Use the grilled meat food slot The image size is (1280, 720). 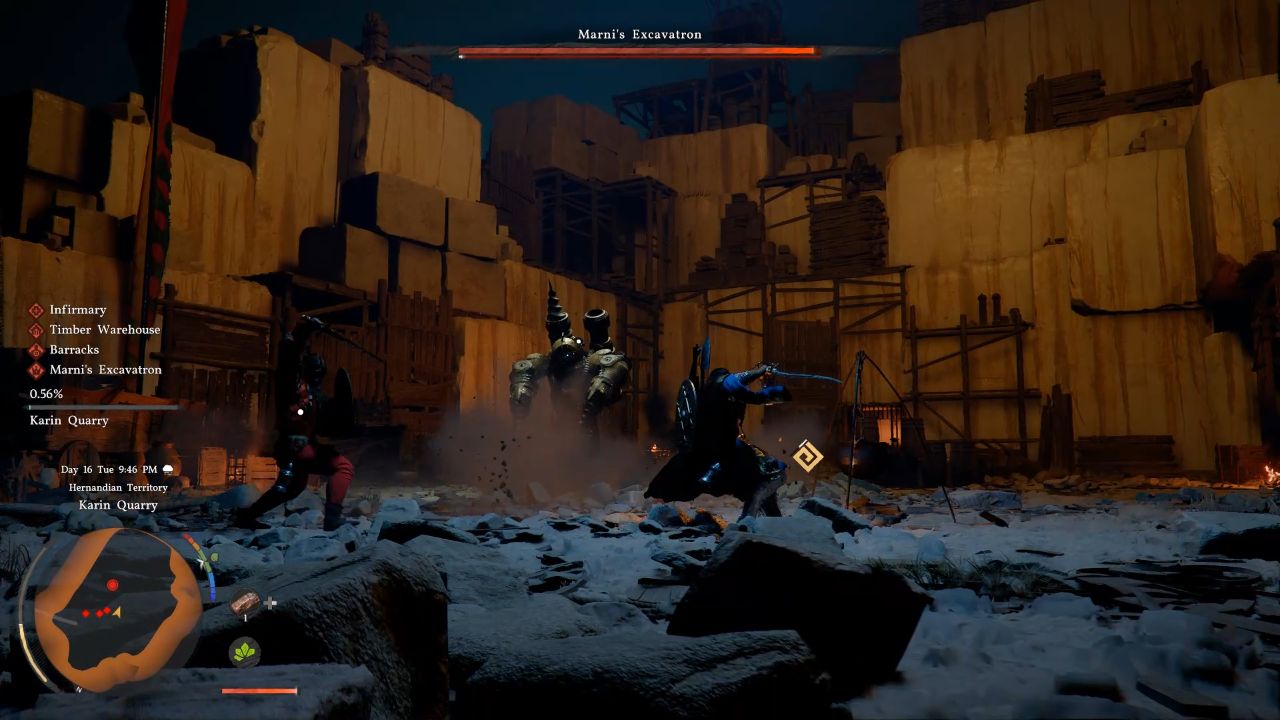point(245,602)
